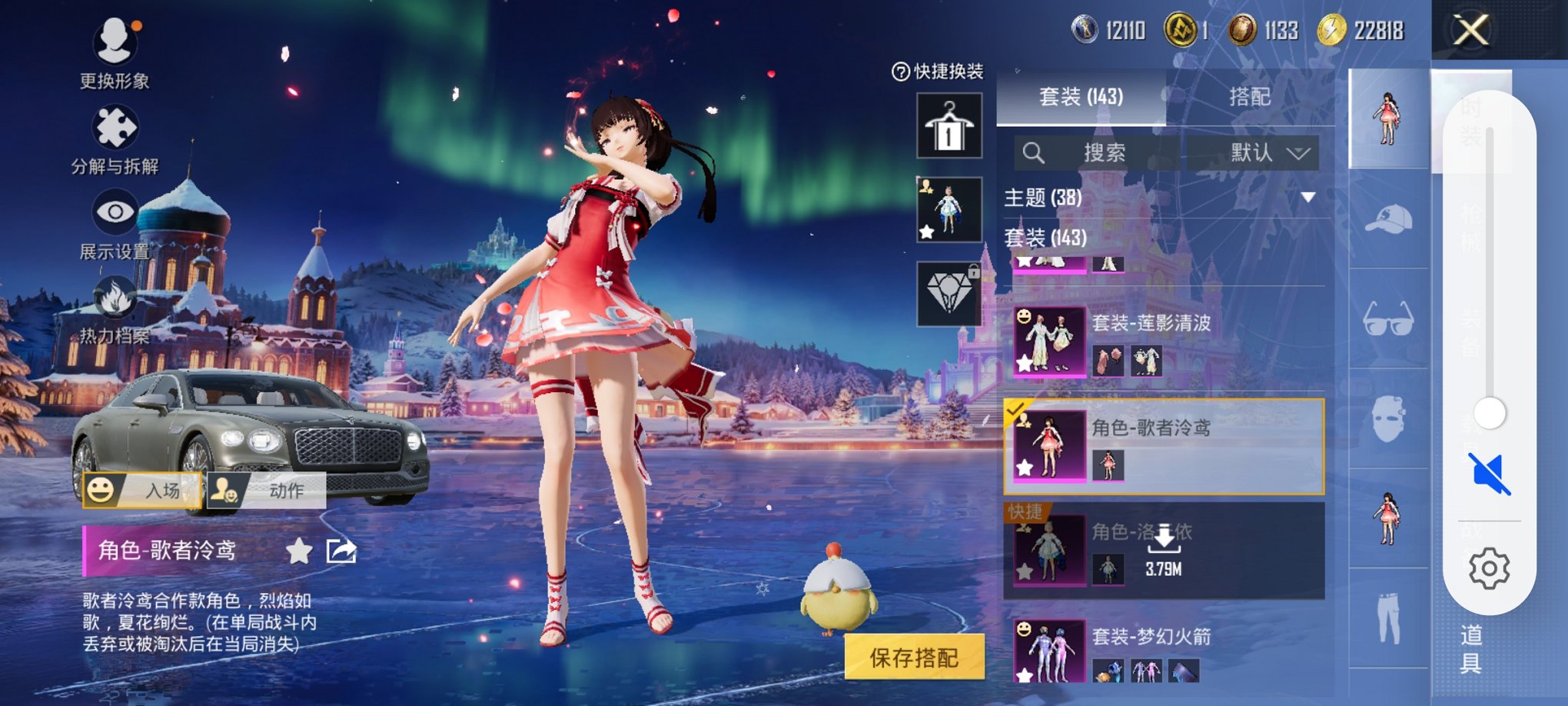
Task: Switch to the 搭配 tab
Action: click(1249, 97)
